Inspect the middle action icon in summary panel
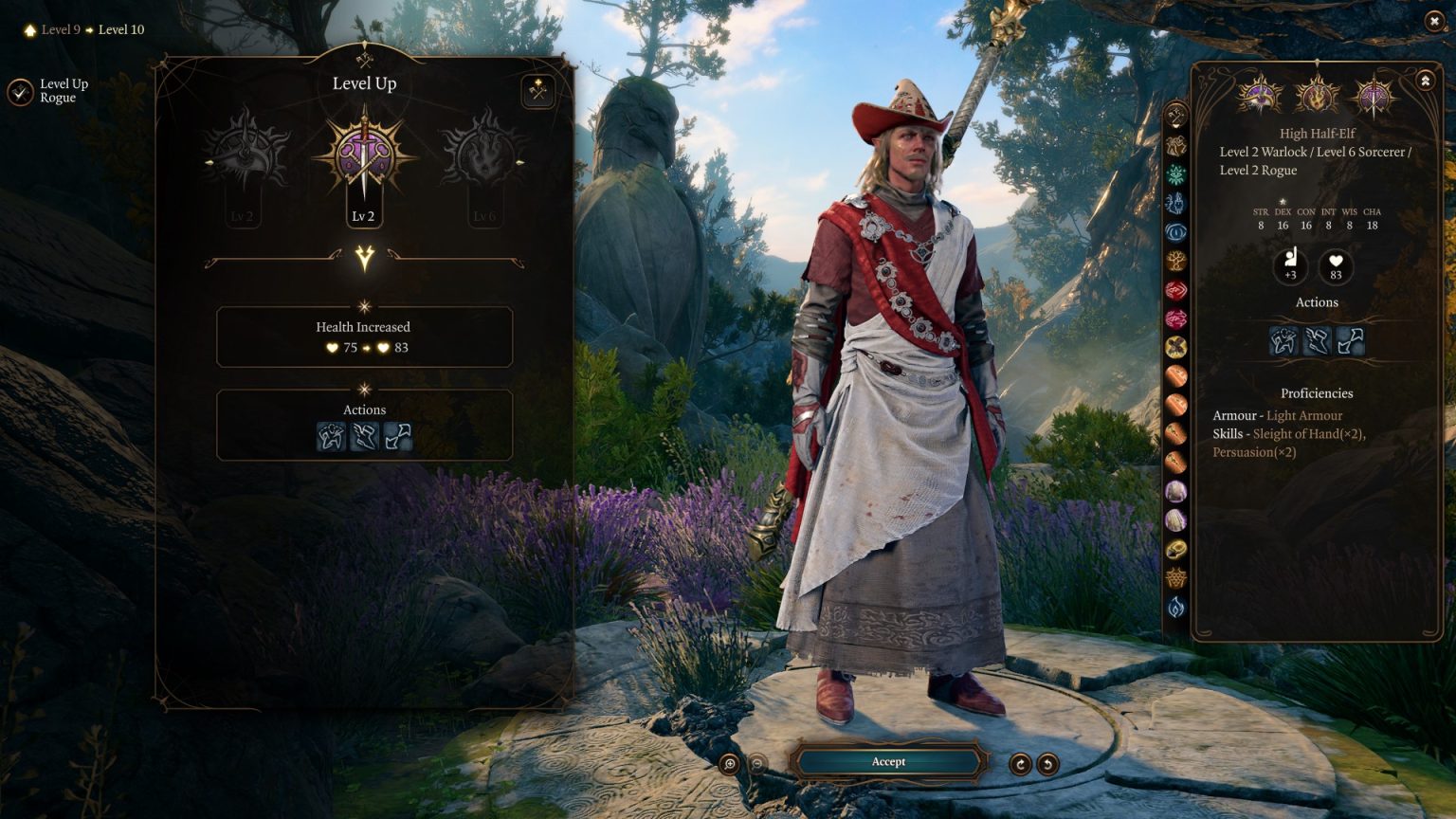1456x819 pixels. [x=1317, y=340]
